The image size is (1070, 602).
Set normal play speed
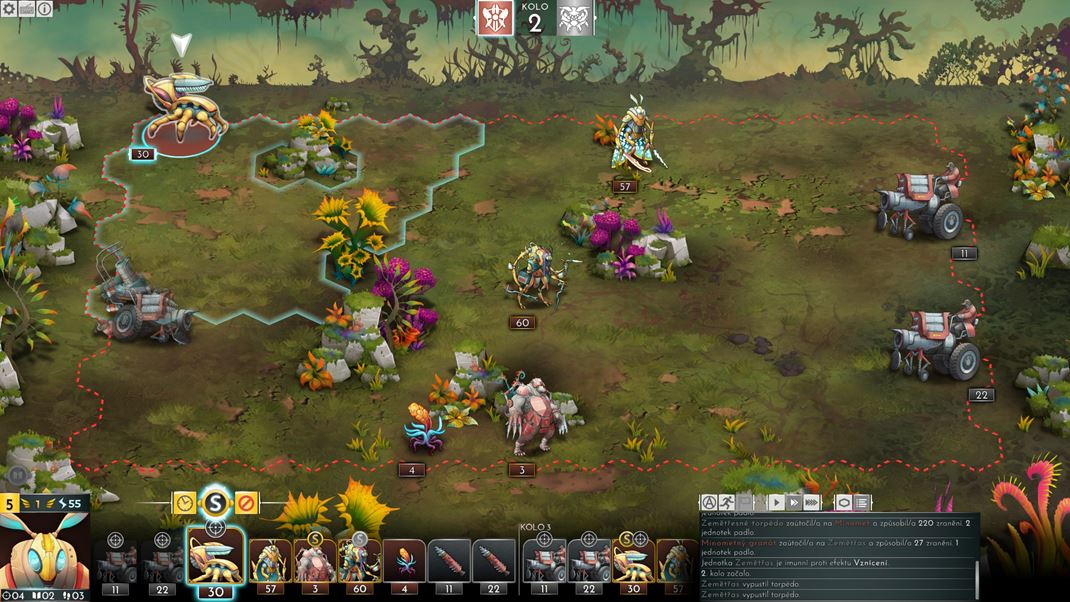pos(776,502)
